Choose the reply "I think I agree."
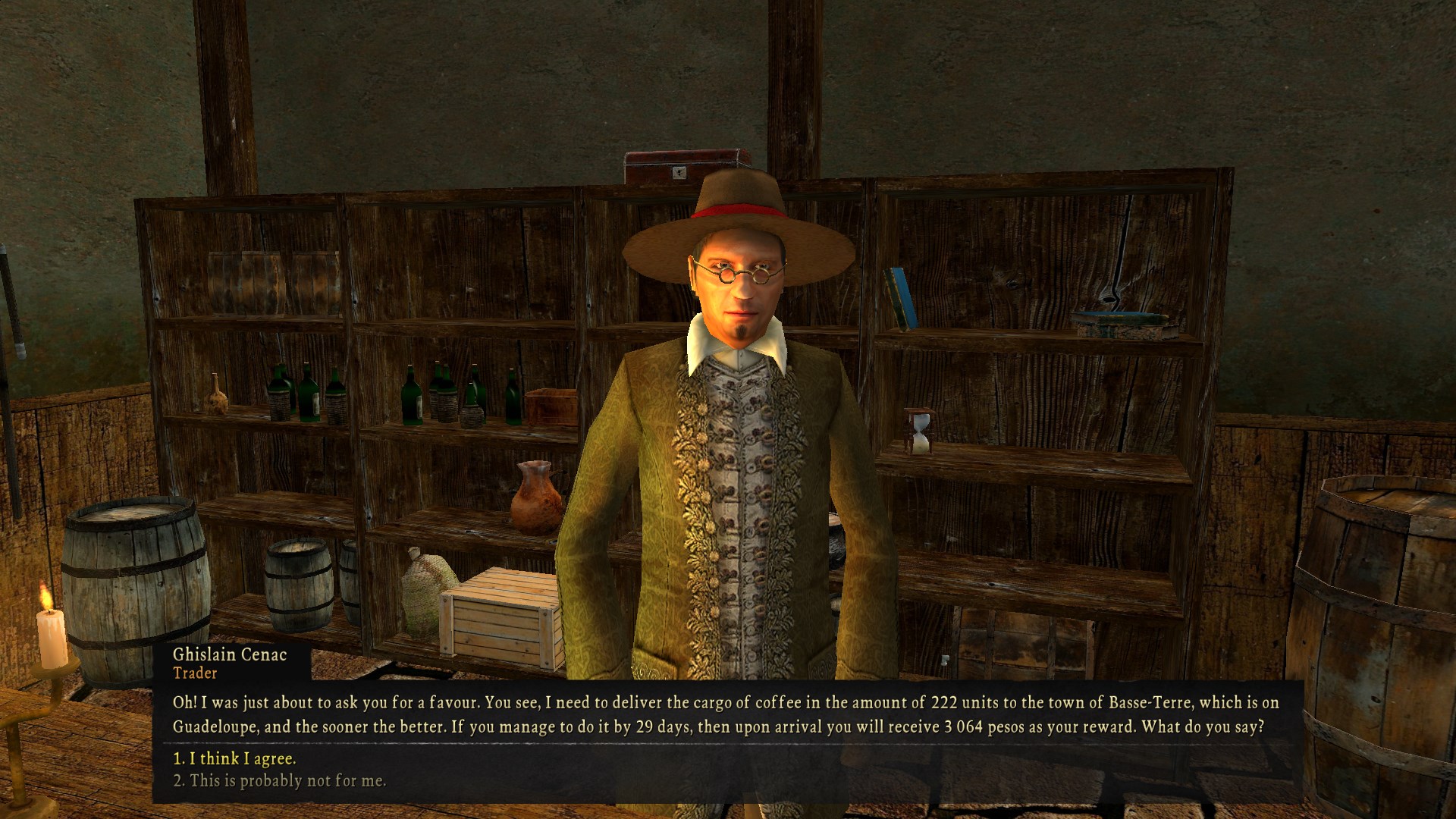 (x=234, y=758)
